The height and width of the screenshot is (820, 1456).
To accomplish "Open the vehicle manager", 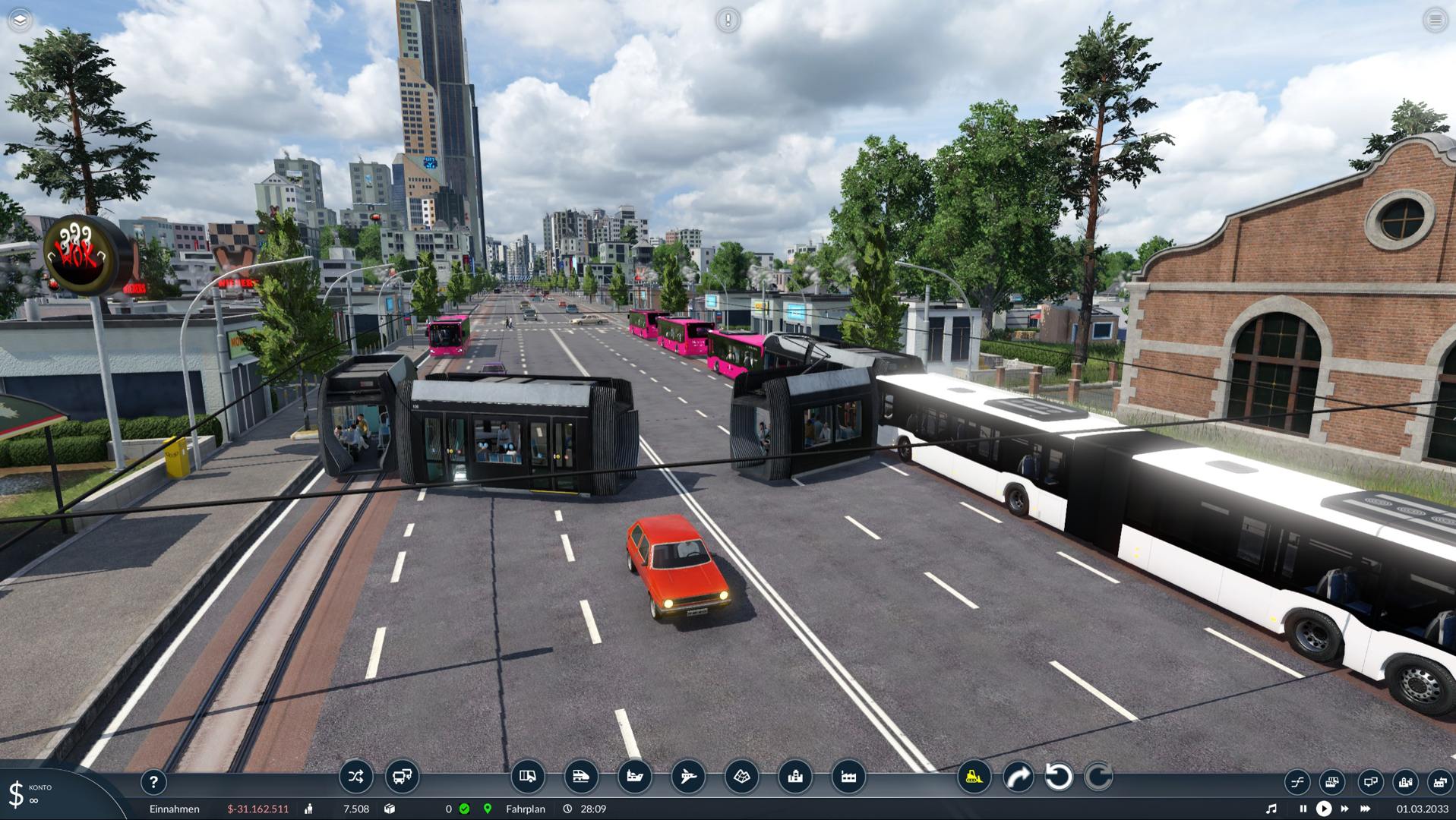I will [402, 777].
